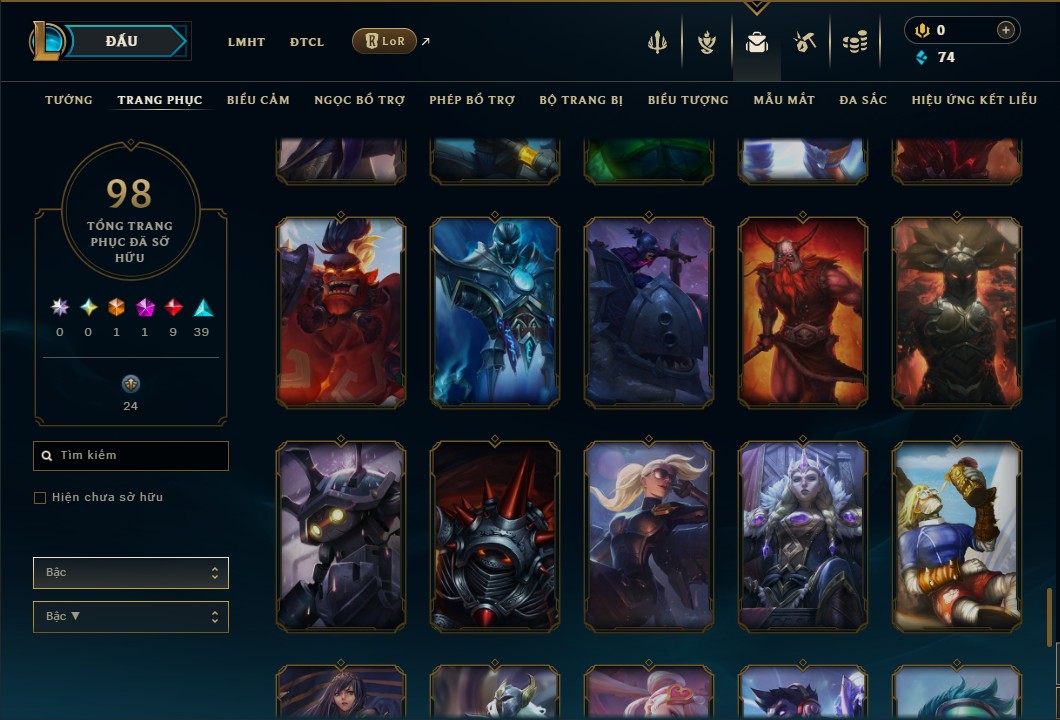Viewport: 1060px width, 720px height.
Task: Click the ĐẤU play button
Action: point(122,41)
